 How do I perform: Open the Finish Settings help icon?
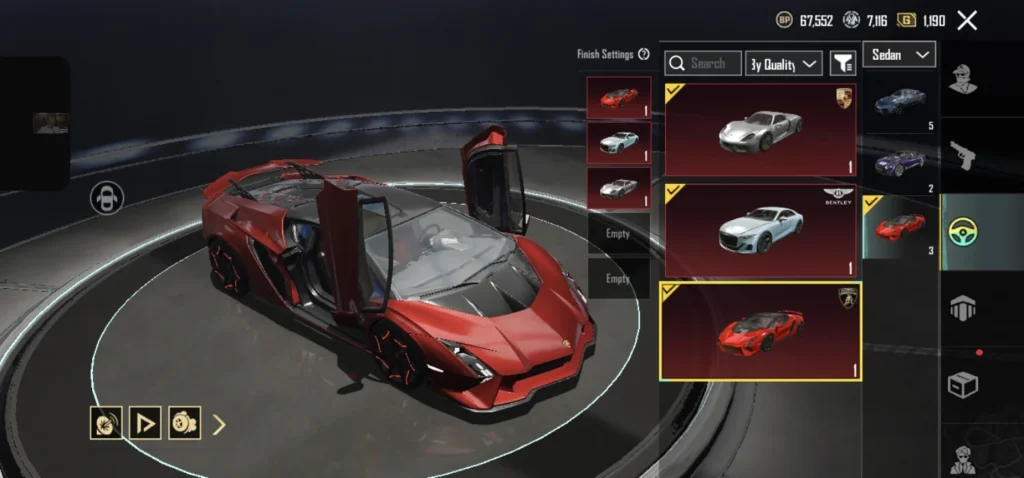pos(644,54)
